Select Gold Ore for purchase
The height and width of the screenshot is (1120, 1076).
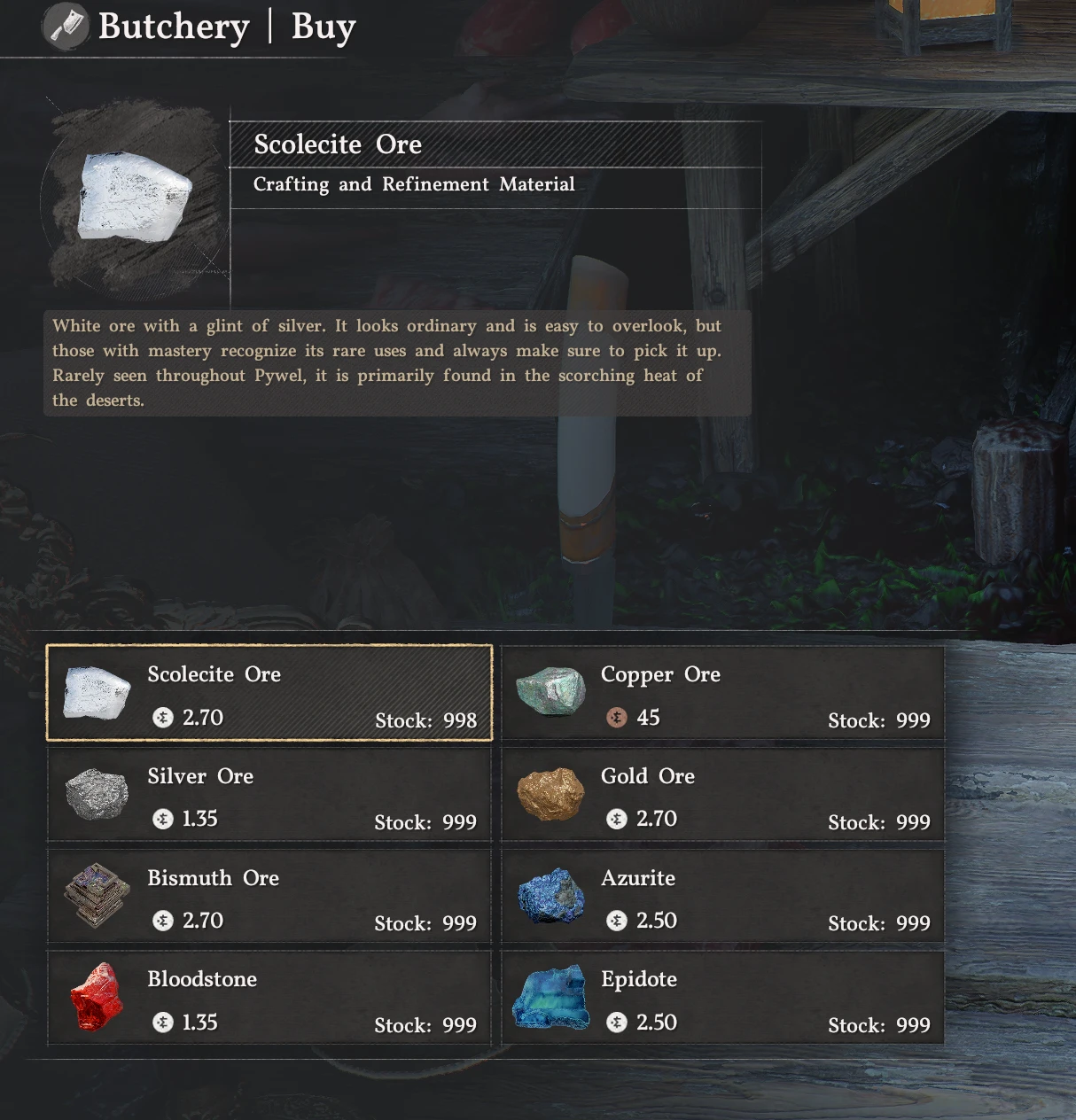tap(722, 795)
